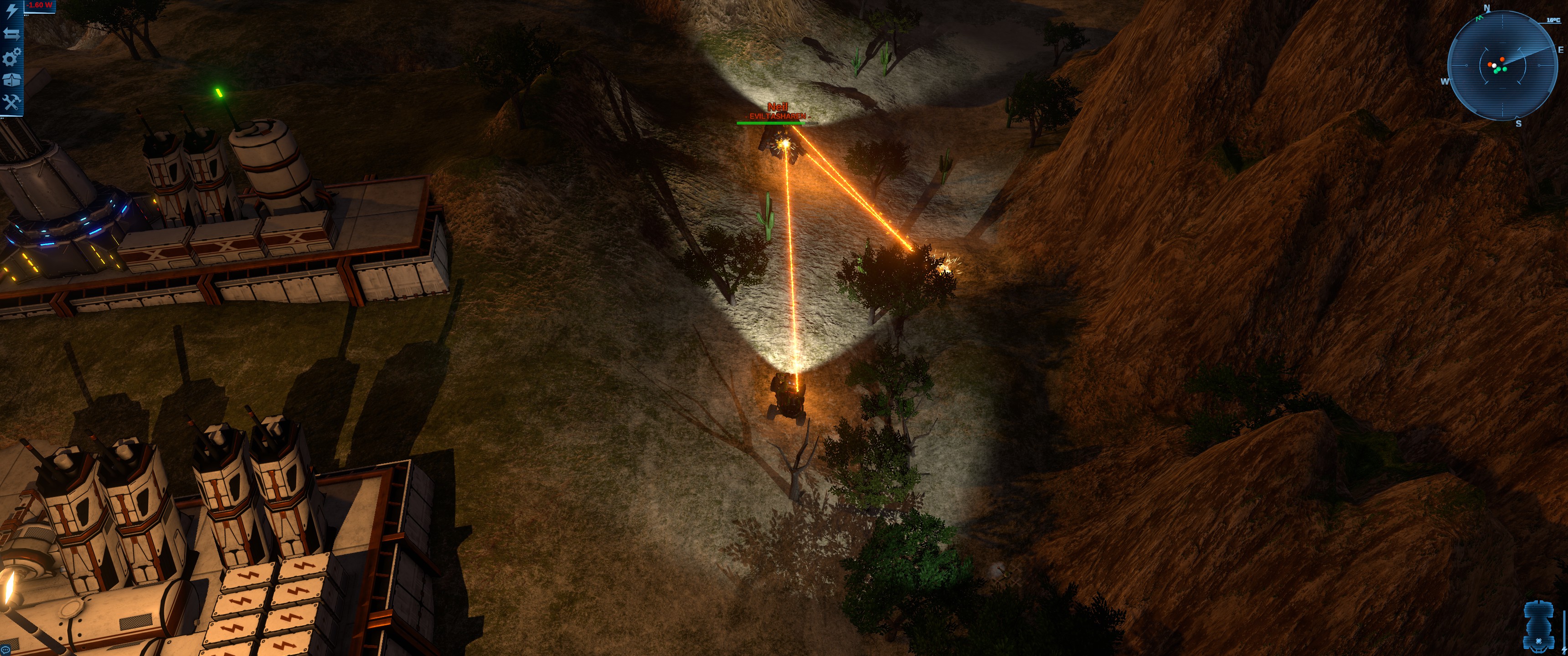Image resolution: width=1568 pixels, height=656 pixels.
Task: Click Neil's green health bar
Action: click(x=772, y=123)
